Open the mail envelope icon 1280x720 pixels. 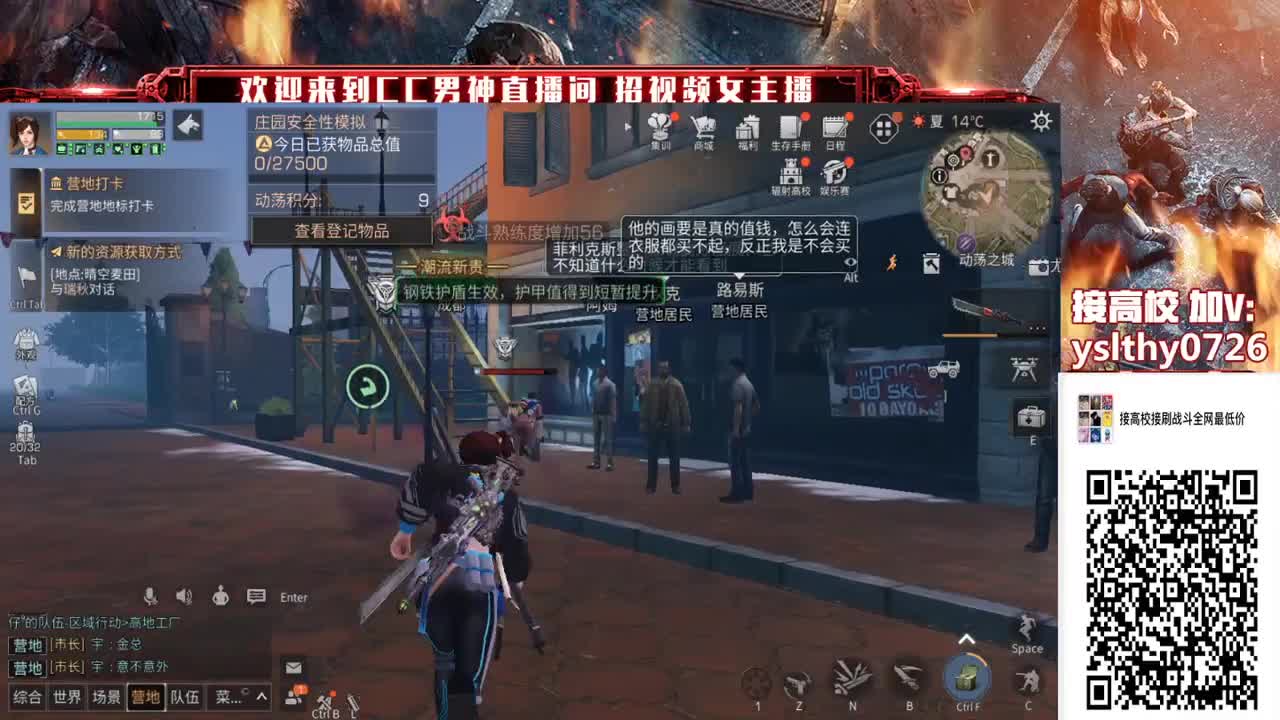click(x=293, y=667)
